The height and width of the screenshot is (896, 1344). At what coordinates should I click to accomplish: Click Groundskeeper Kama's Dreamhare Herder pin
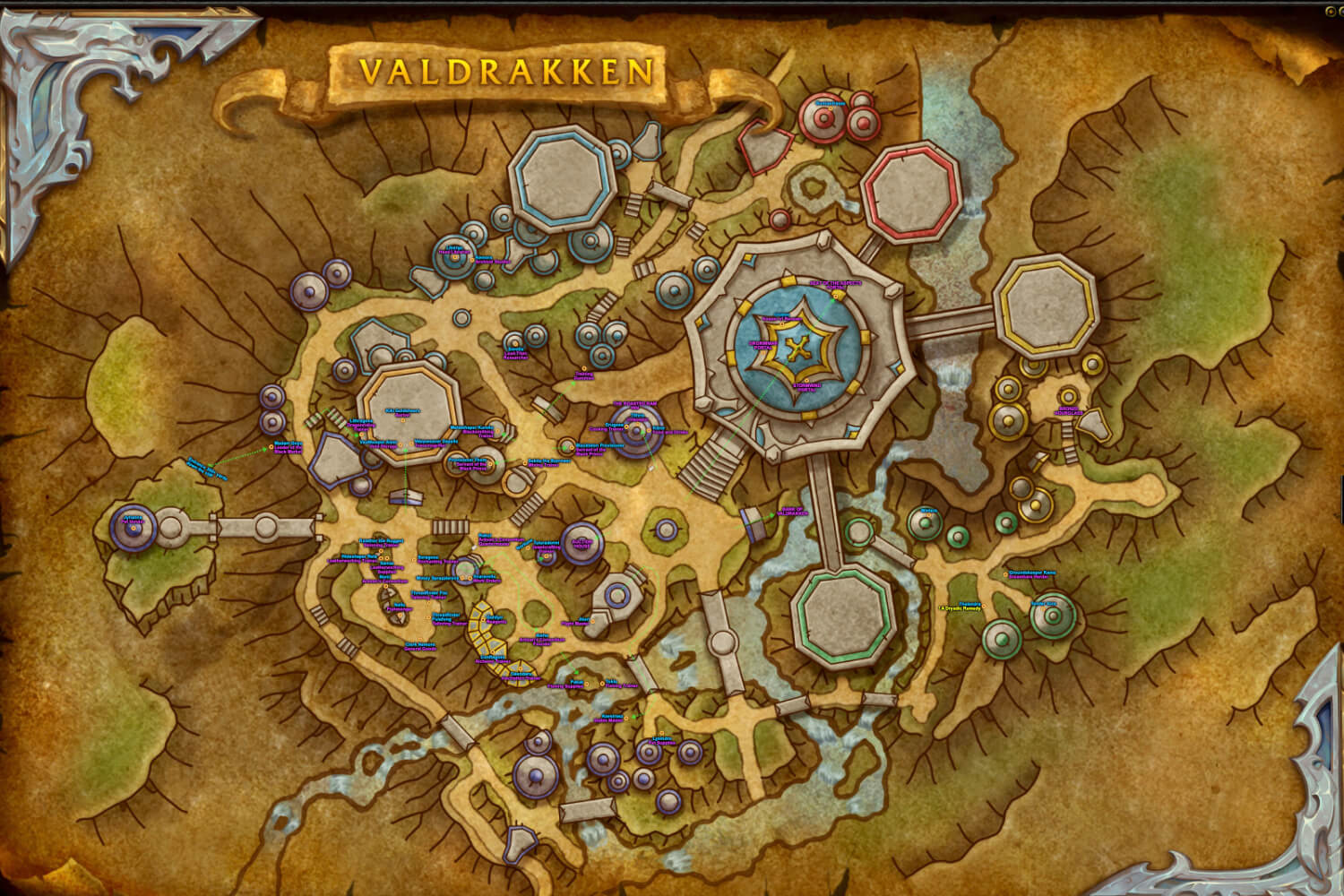tap(1004, 574)
